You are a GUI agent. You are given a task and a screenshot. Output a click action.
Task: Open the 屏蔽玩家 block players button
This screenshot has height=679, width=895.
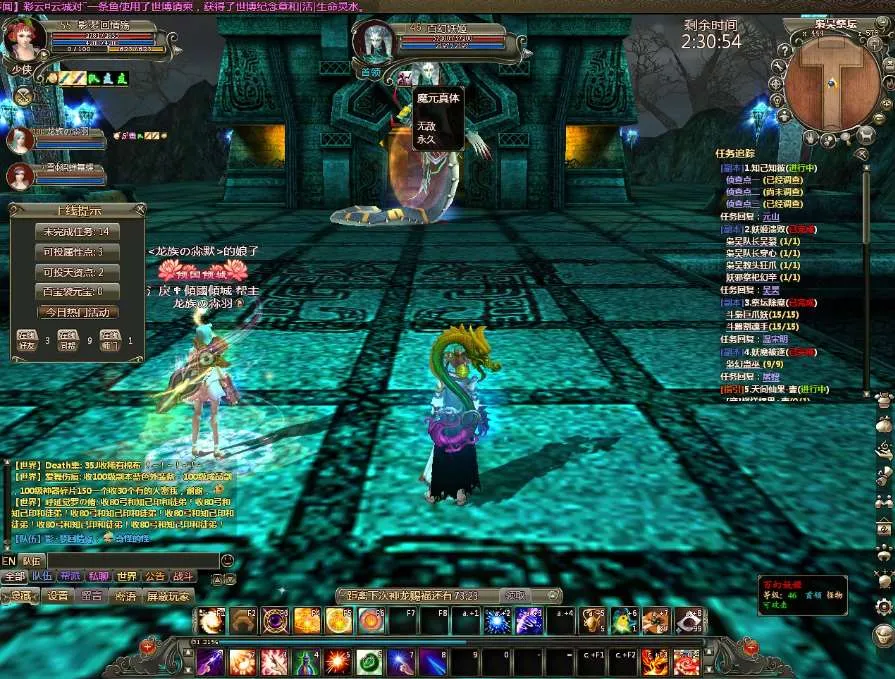(x=167, y=596)
